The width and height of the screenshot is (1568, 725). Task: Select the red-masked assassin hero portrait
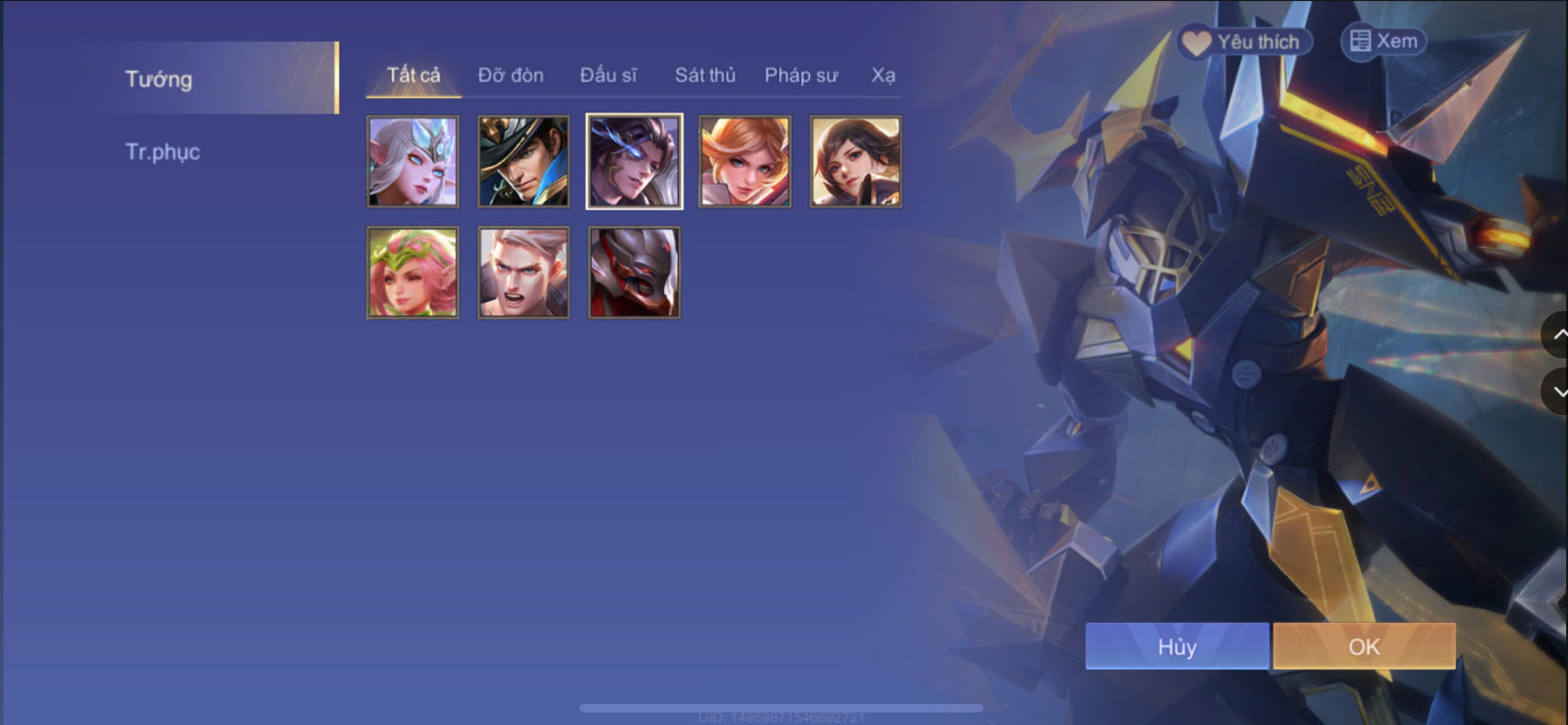click(633, 271)
